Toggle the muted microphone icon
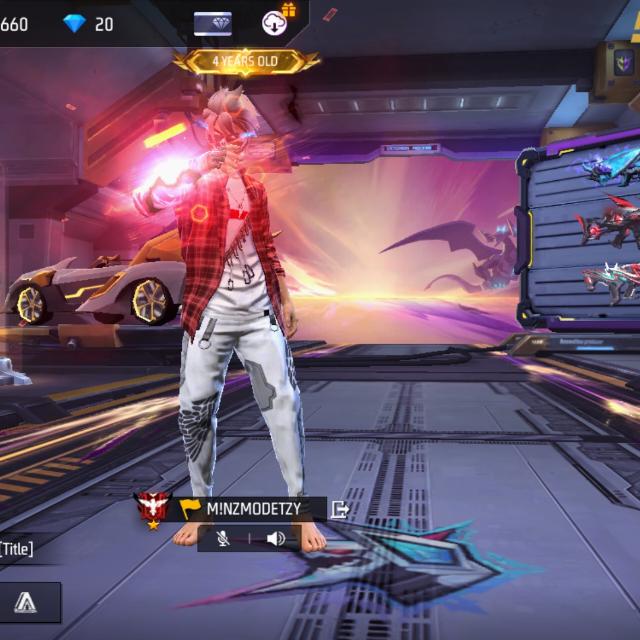The image size is (640, 640). click(x=223, y=539)
